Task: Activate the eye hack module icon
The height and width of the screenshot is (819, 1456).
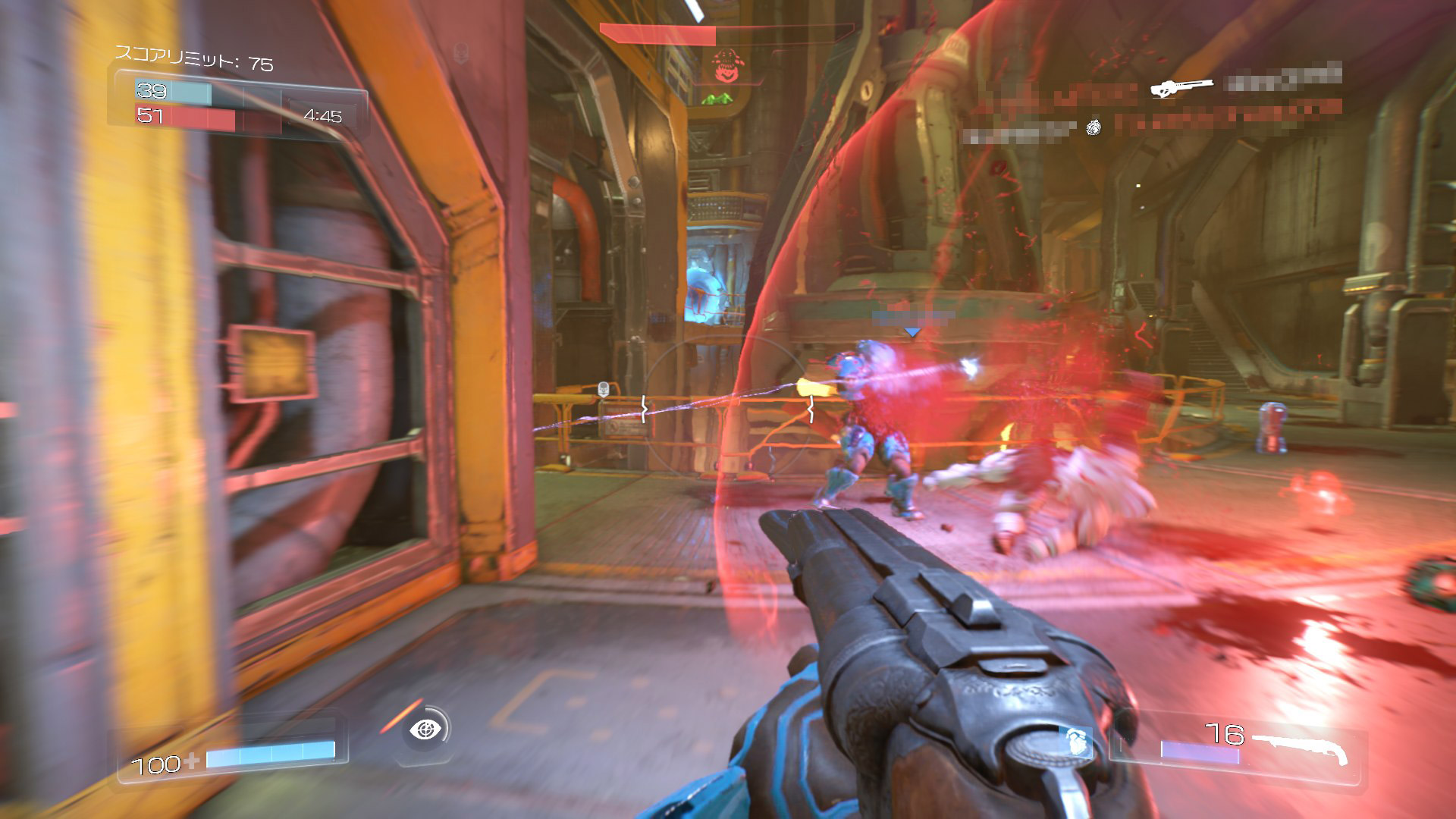Action: [425, 730]
